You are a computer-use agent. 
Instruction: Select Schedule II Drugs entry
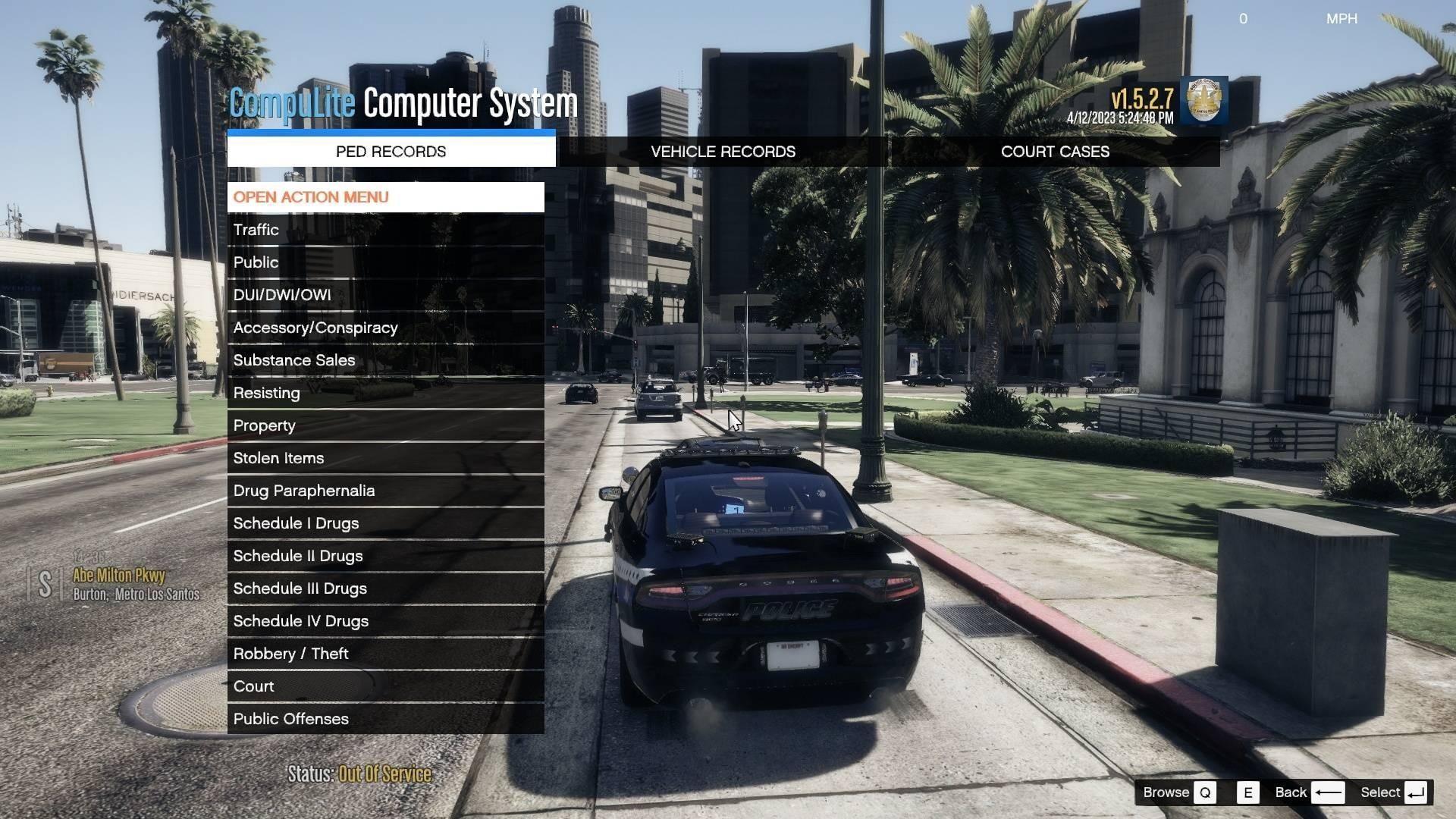coord(385,556)
